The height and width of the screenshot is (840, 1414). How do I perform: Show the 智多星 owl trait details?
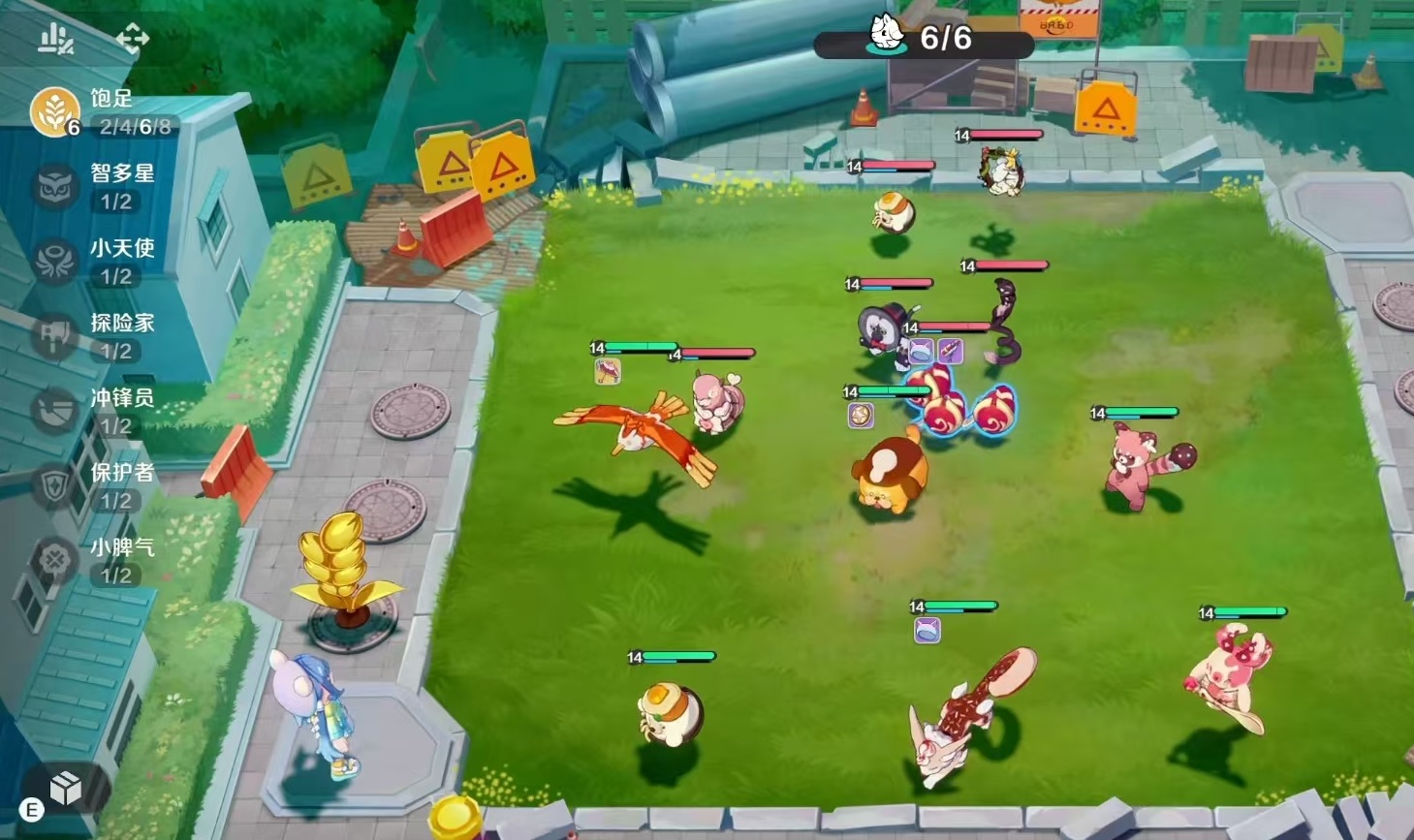pyautogui.click(x=55, y=186)
